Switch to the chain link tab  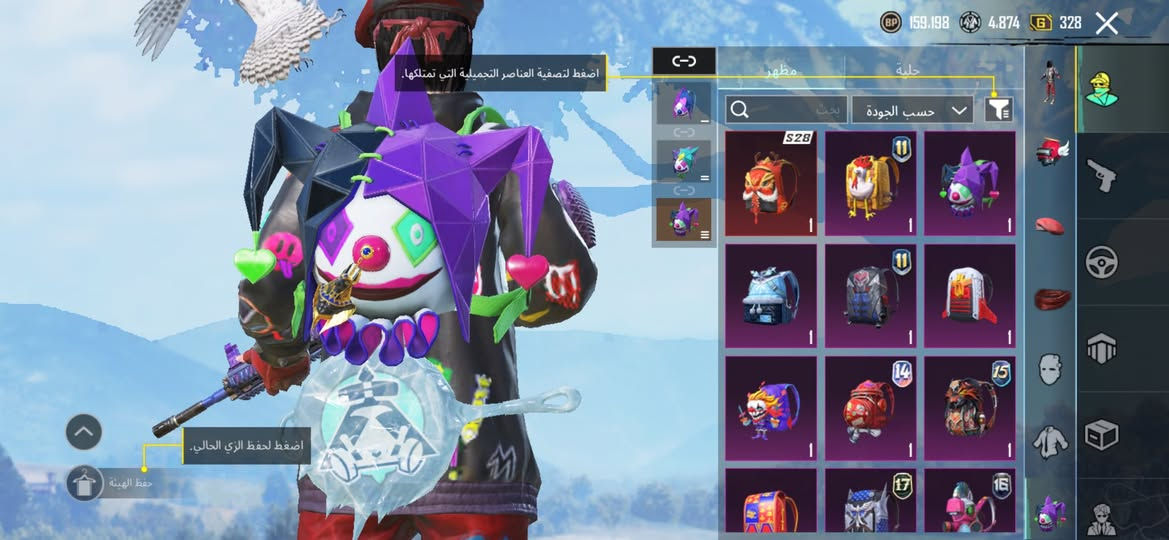[684, 61]
